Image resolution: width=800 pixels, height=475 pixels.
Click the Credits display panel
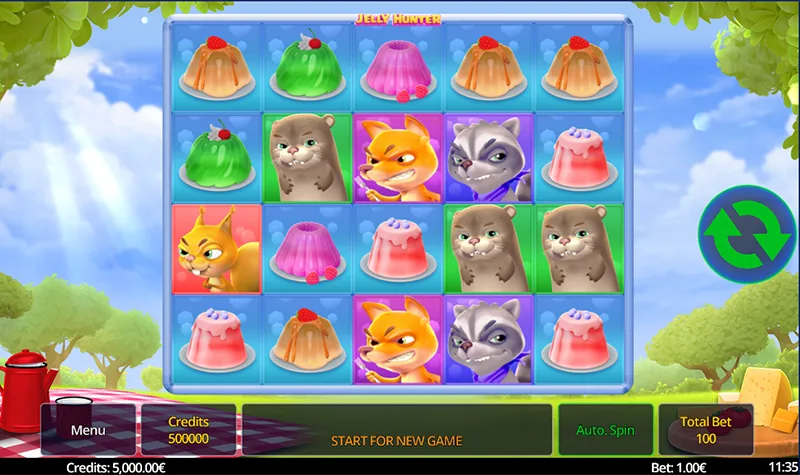(188, 430)
